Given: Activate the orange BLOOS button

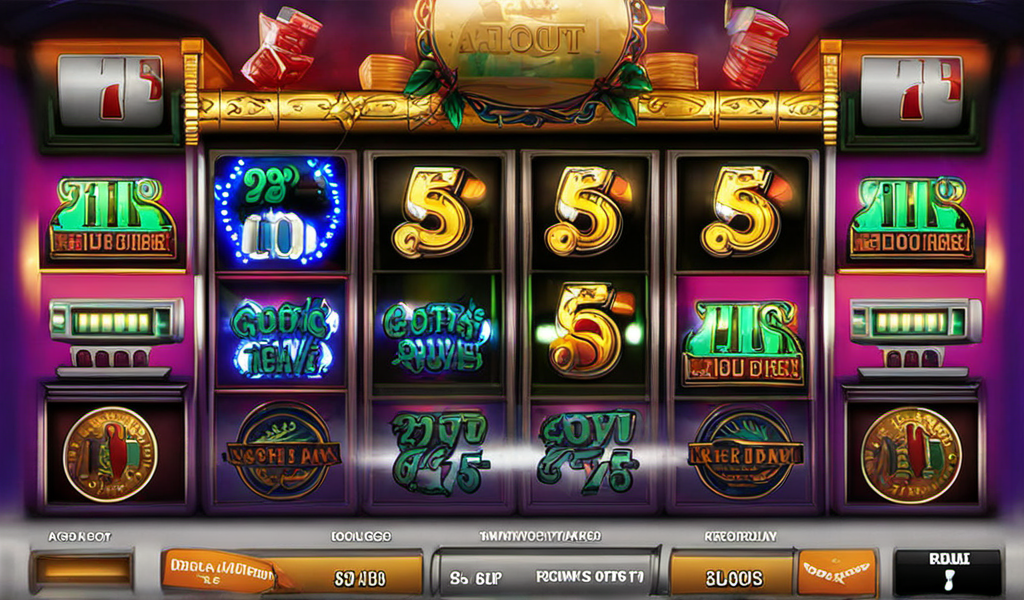Looking at the screenshot, I should pos(731,576).
